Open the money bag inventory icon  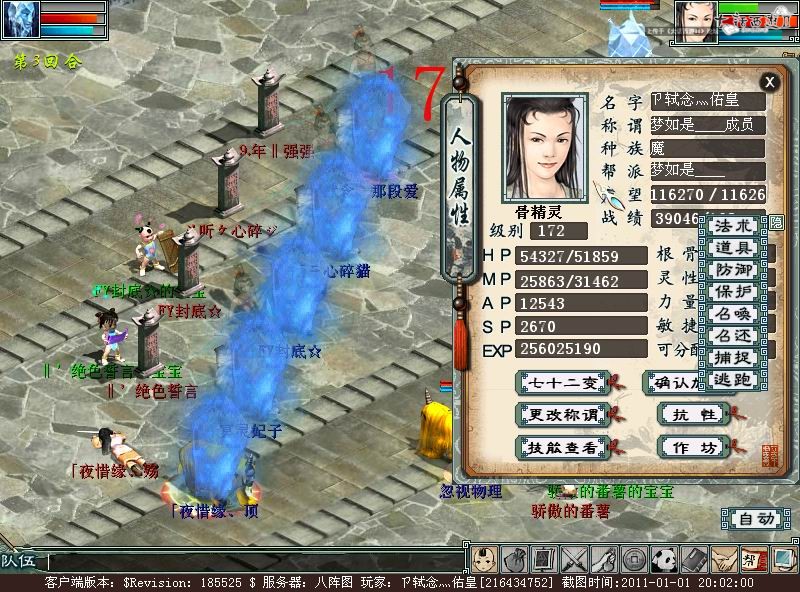pyautogui.click(x=516, y=558)
